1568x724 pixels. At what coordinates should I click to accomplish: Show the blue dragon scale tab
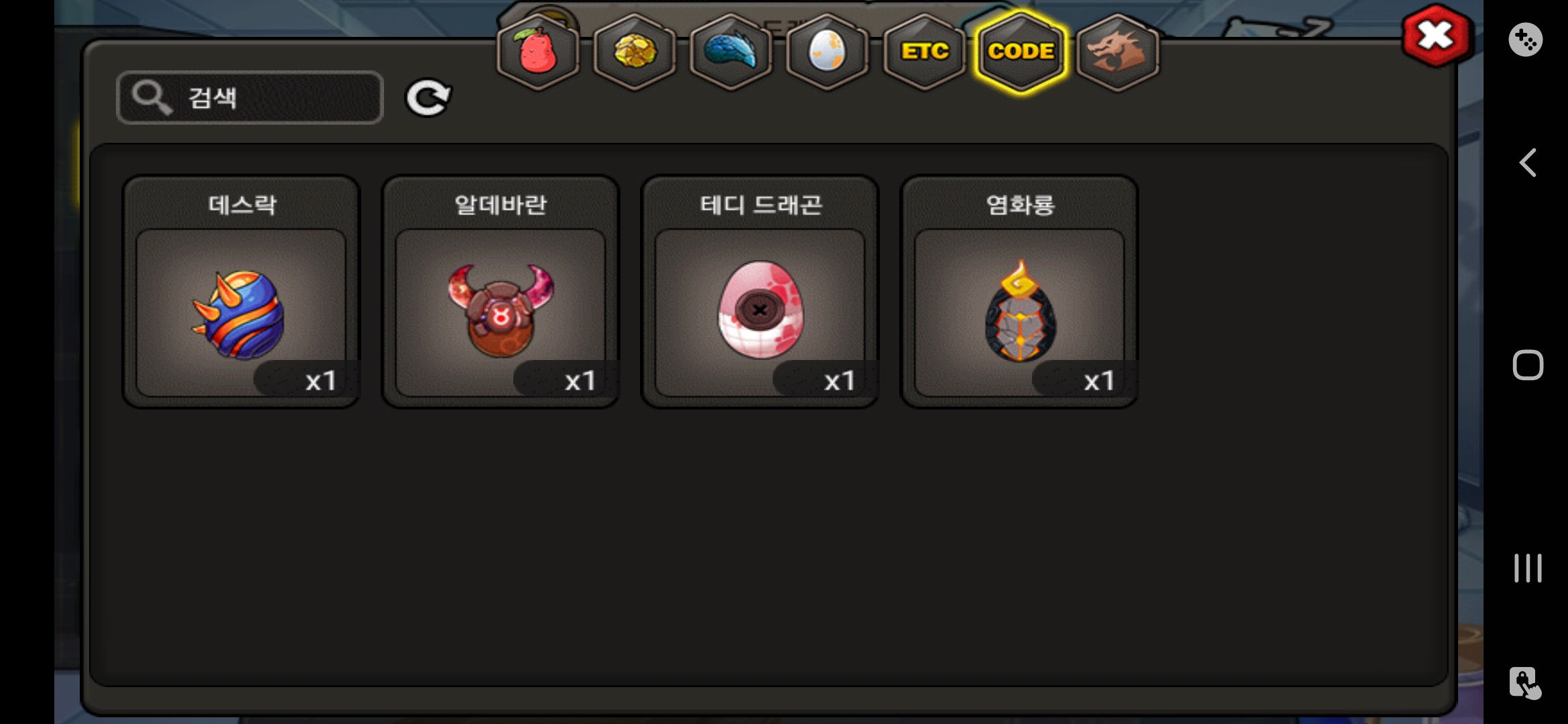(x=731, y=52)
